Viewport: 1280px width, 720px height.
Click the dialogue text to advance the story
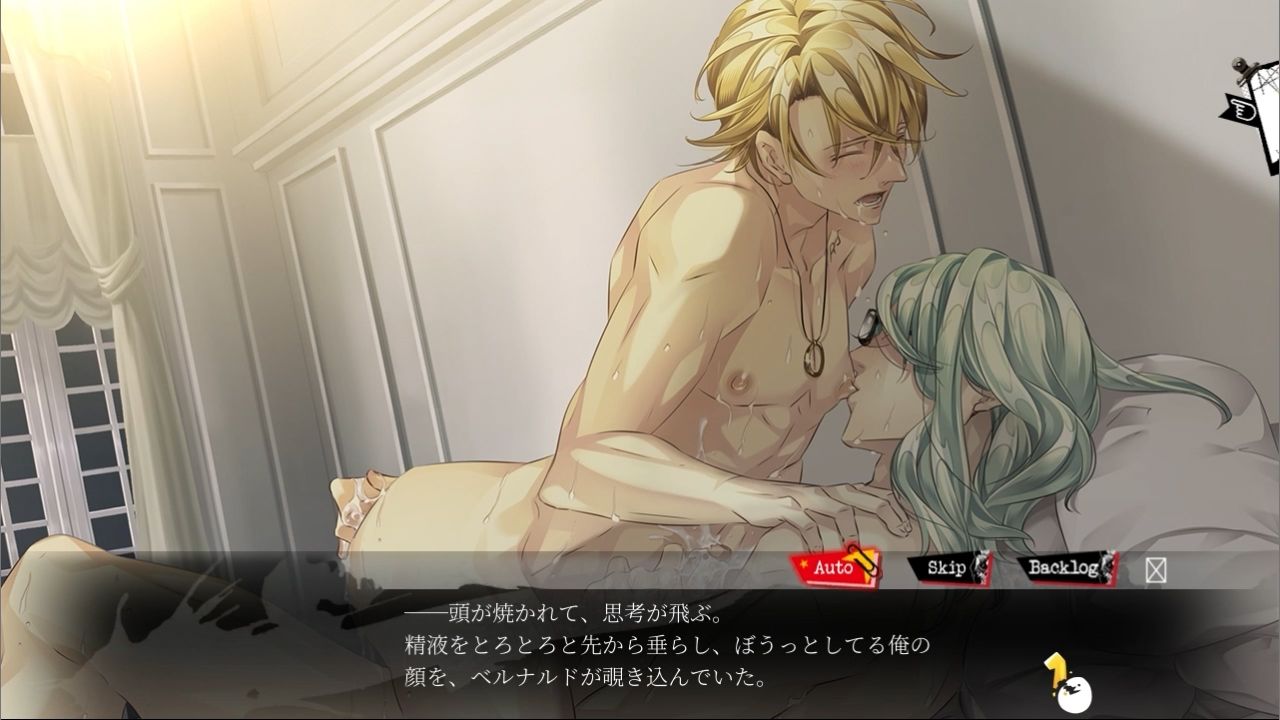(640, 640)
